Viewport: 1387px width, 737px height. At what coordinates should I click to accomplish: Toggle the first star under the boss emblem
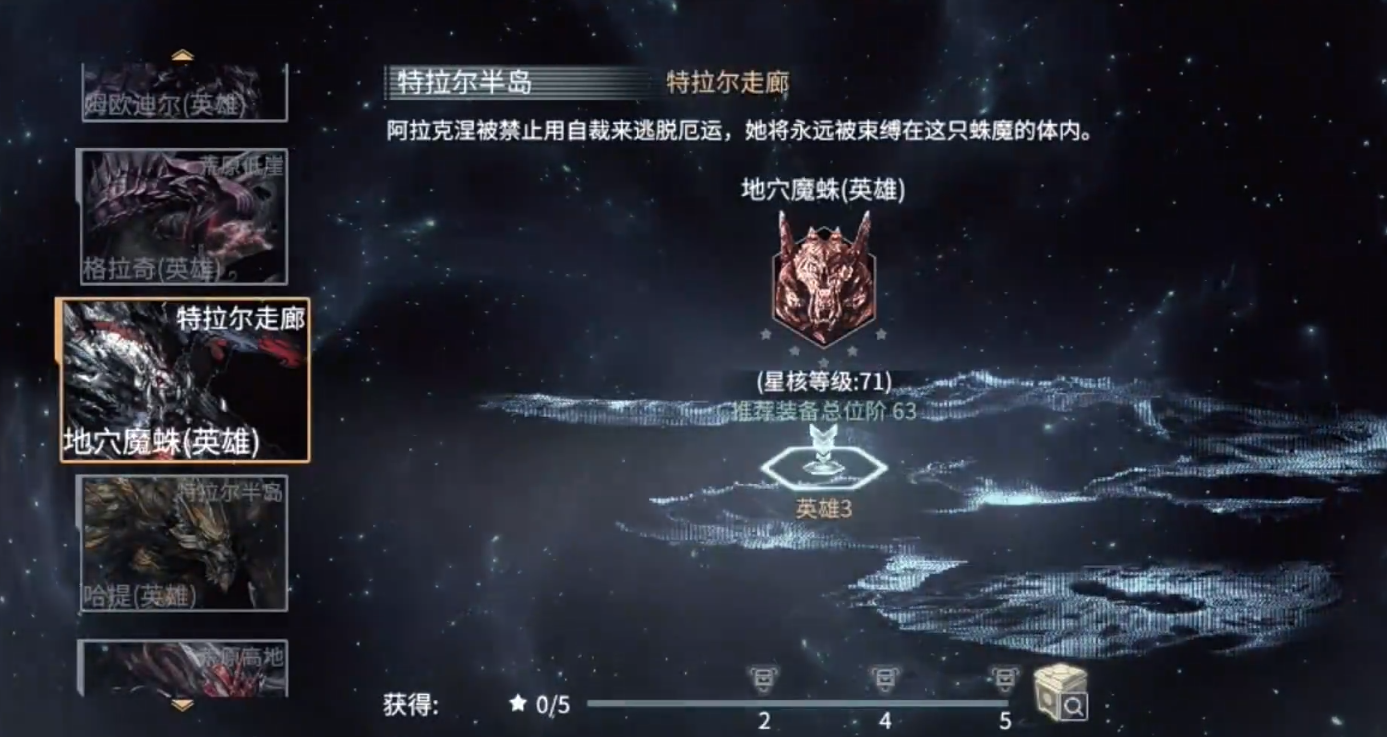tap(766, 334)
